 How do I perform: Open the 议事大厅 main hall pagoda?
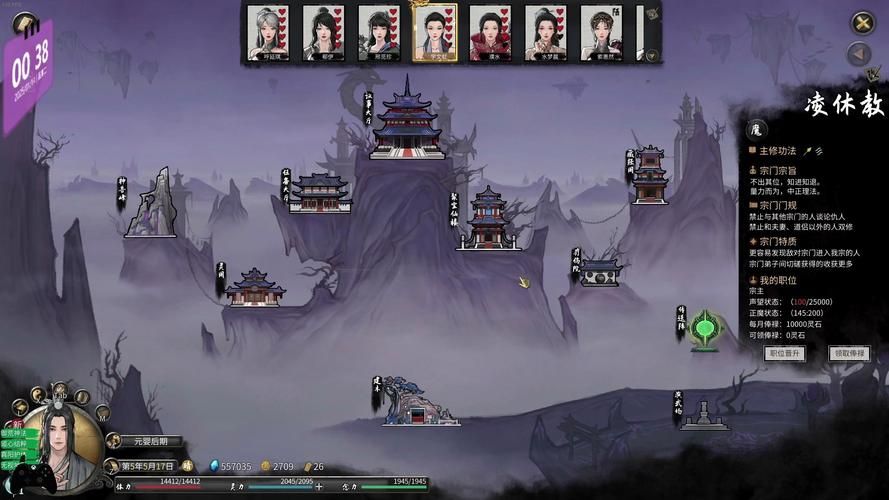pyautogui.click(x=407, y=120)
